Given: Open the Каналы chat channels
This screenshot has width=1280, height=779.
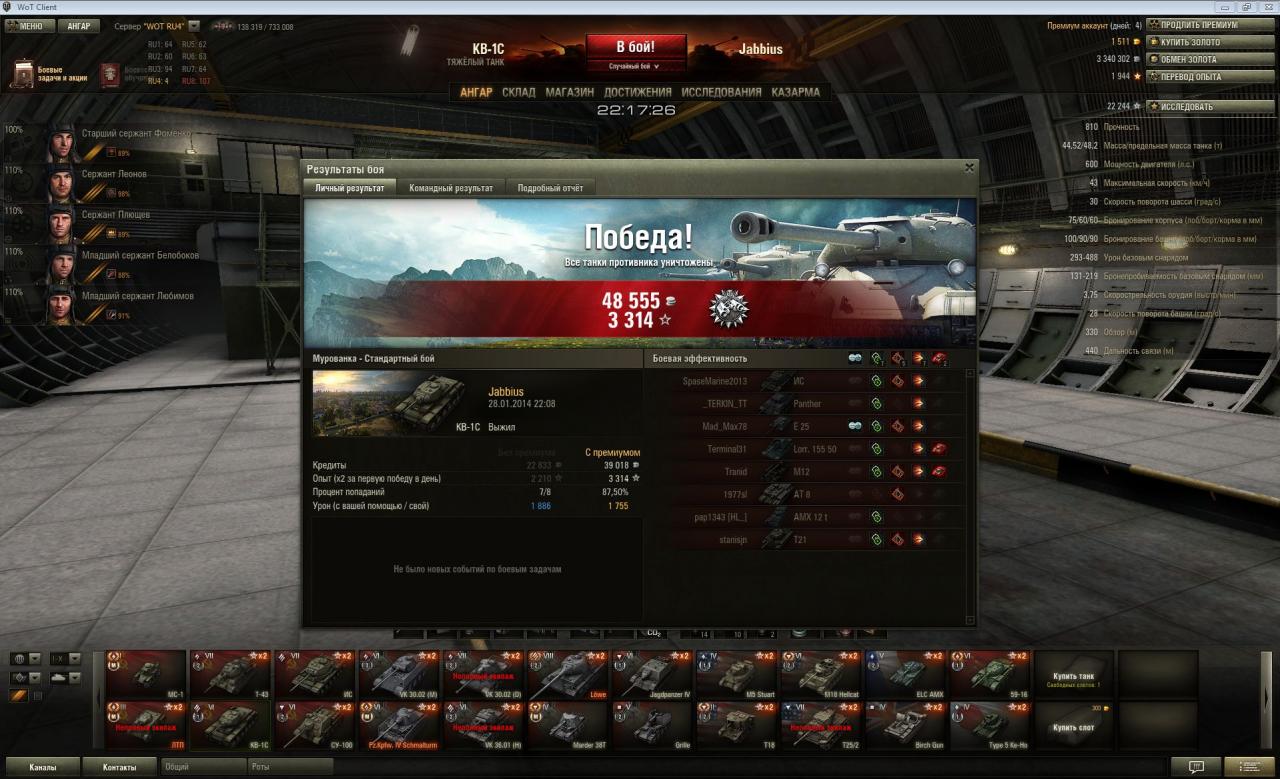Looking at the screenshot, I should click(42, 767).
